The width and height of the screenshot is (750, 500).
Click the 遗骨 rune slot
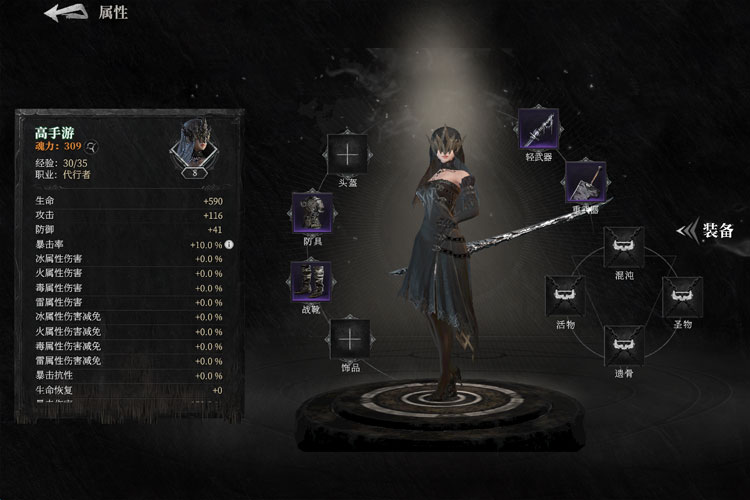(x=624, y=345)
